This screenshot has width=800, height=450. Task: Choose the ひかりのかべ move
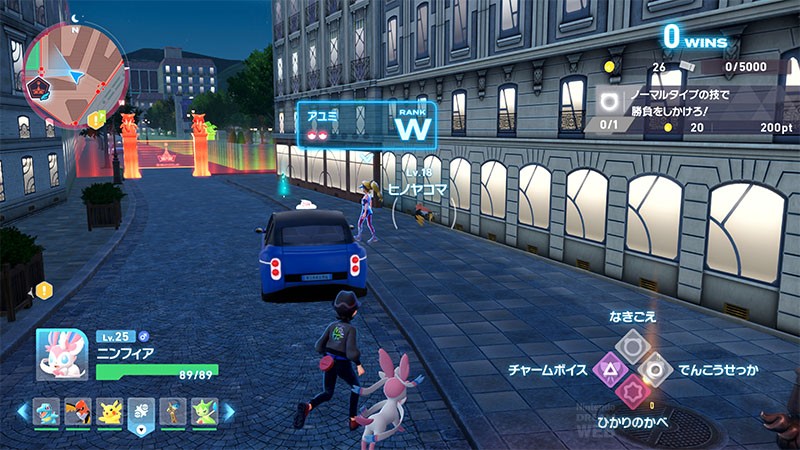[x=632, y=393]
